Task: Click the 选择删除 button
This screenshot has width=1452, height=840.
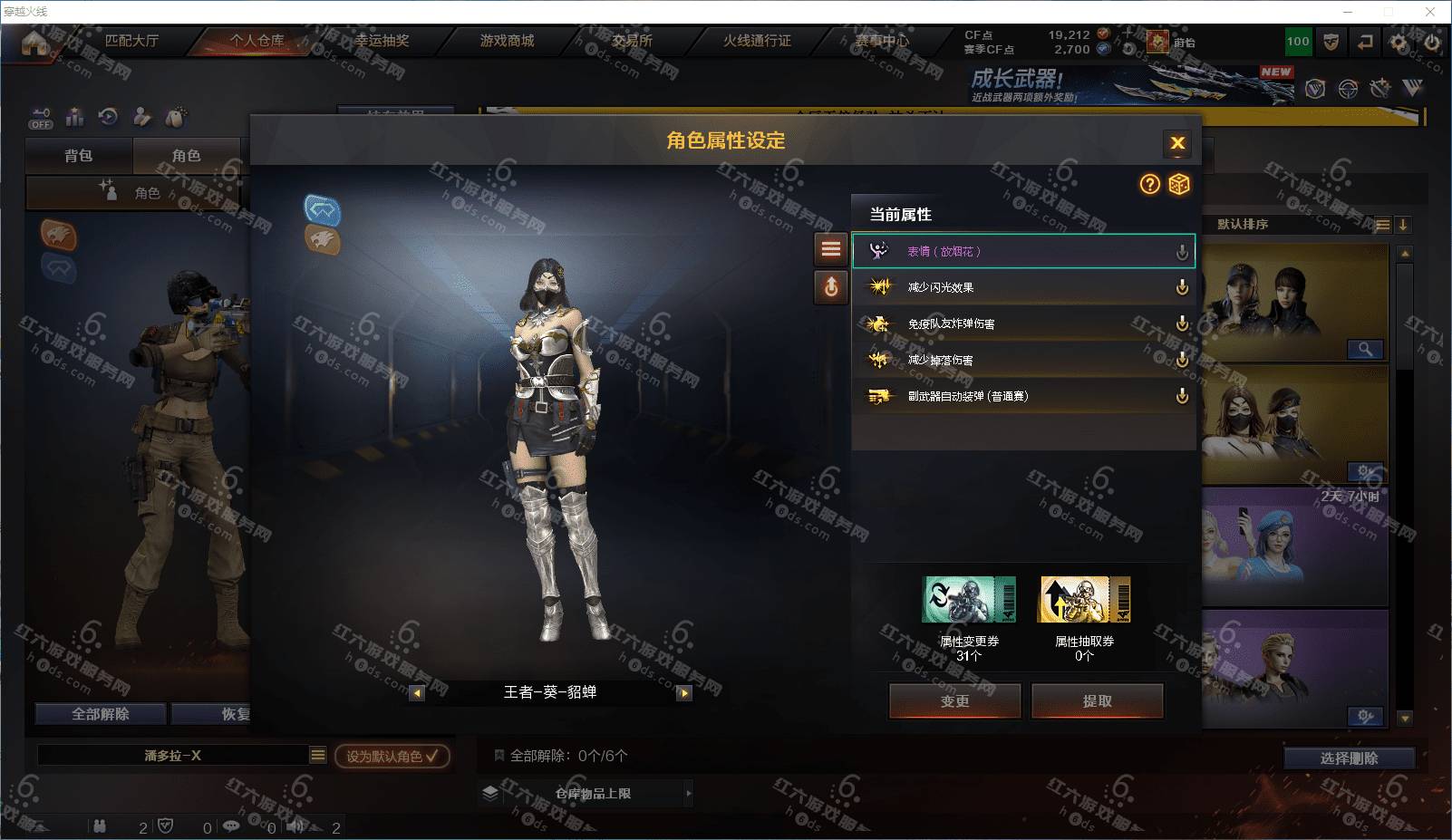Action: coord(1349,758)
